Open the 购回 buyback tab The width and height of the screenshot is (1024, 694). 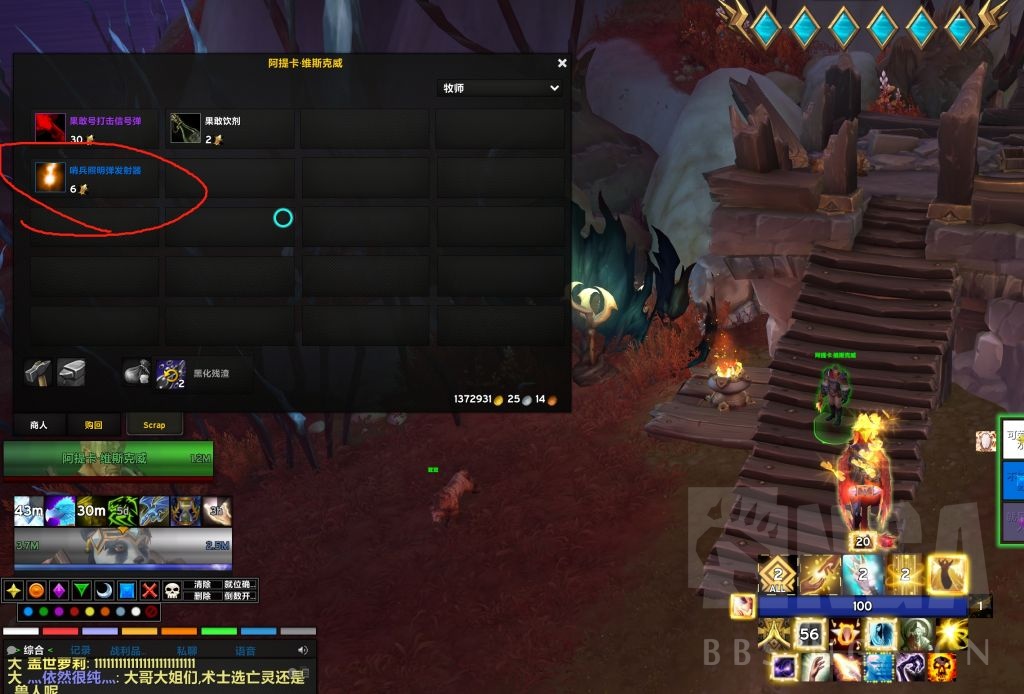coord(93,425)
